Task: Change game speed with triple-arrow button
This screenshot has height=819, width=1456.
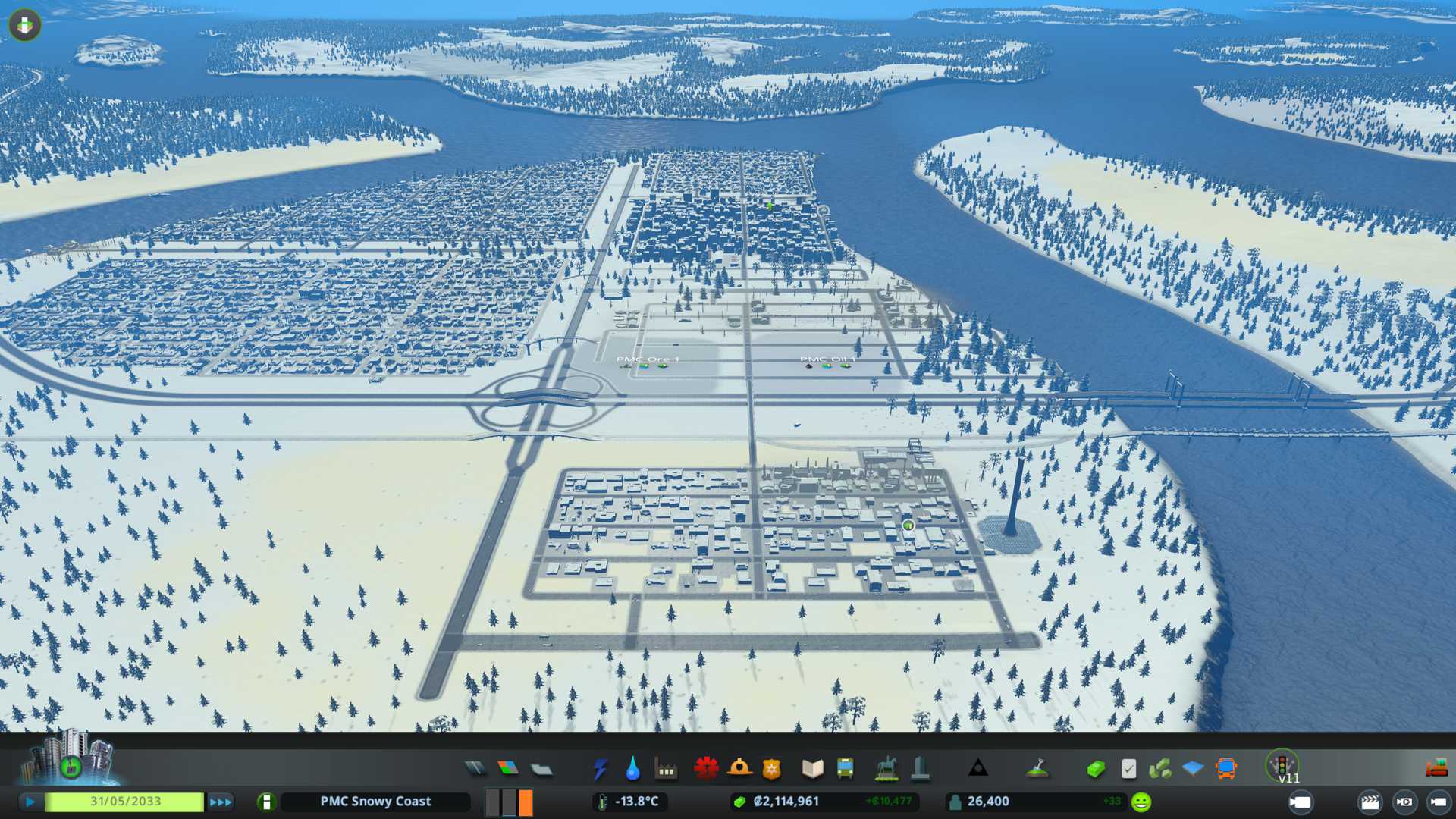Action: (x=221, y=802)
